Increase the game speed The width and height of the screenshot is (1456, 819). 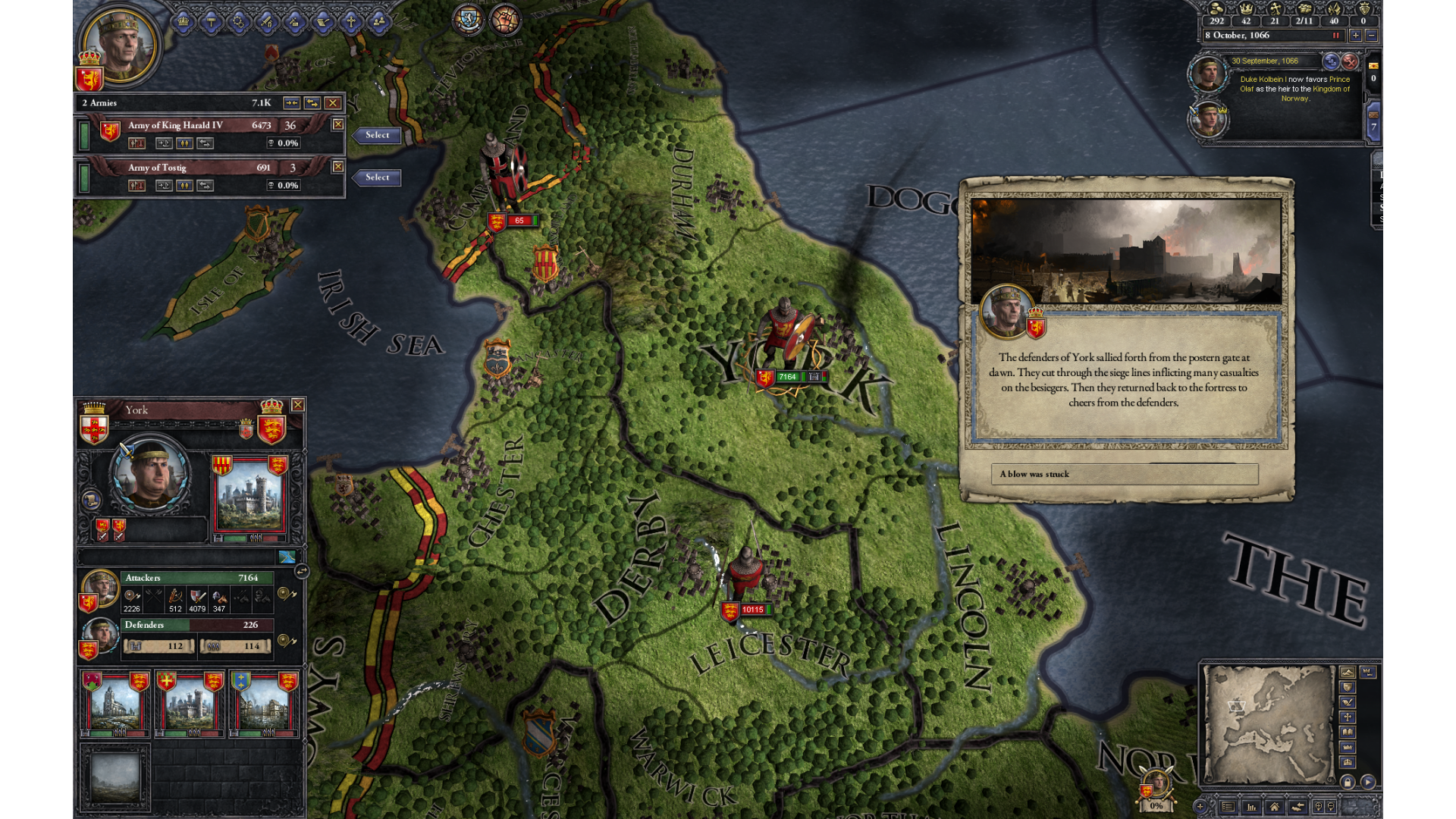pyautogui.click(x=1355, y=36)
